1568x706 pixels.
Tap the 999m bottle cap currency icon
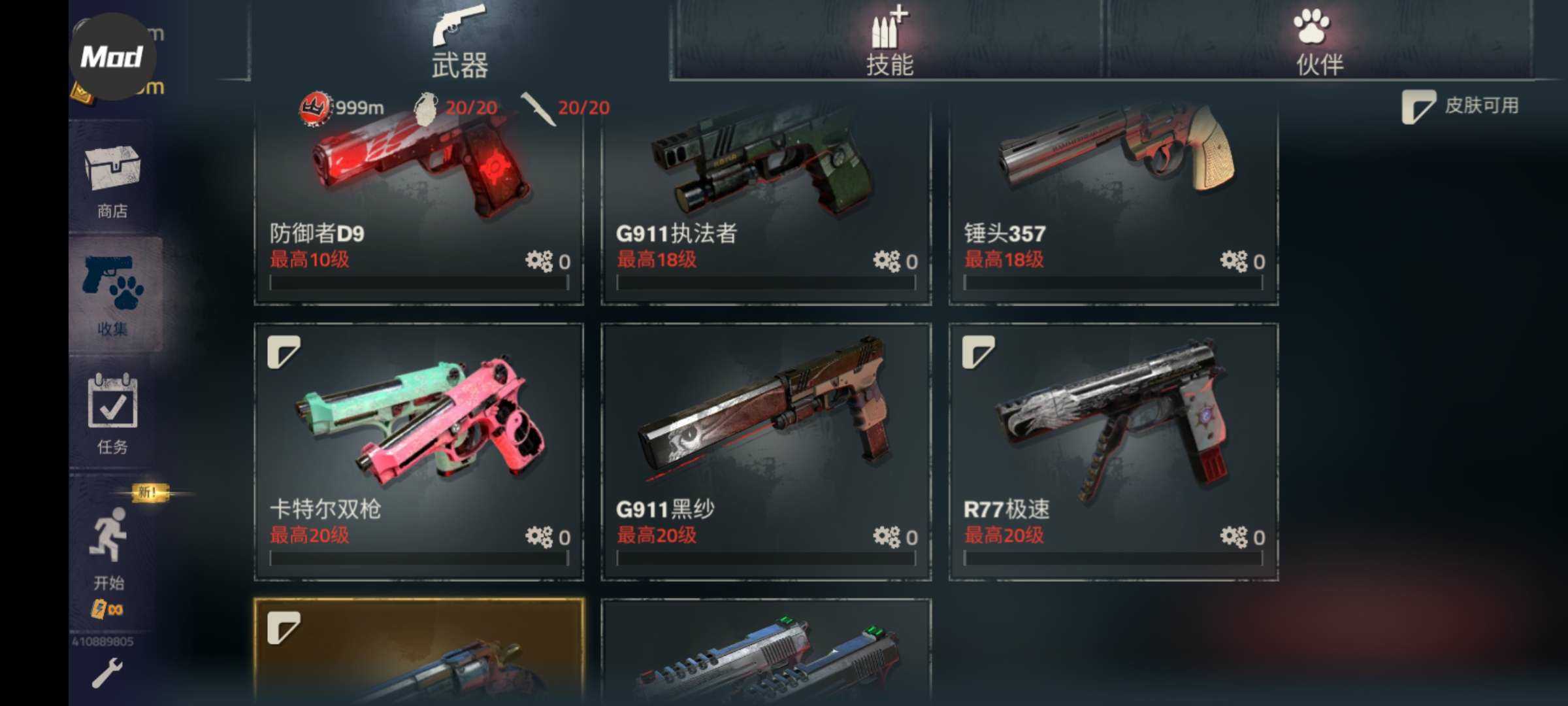314,108
